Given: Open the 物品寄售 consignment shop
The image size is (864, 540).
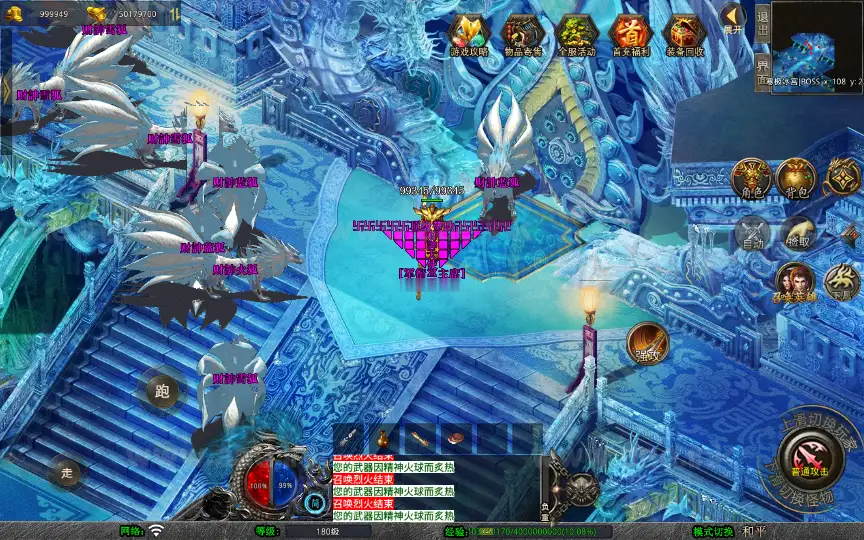Looking at the screenshot, I should coord(523,34).
